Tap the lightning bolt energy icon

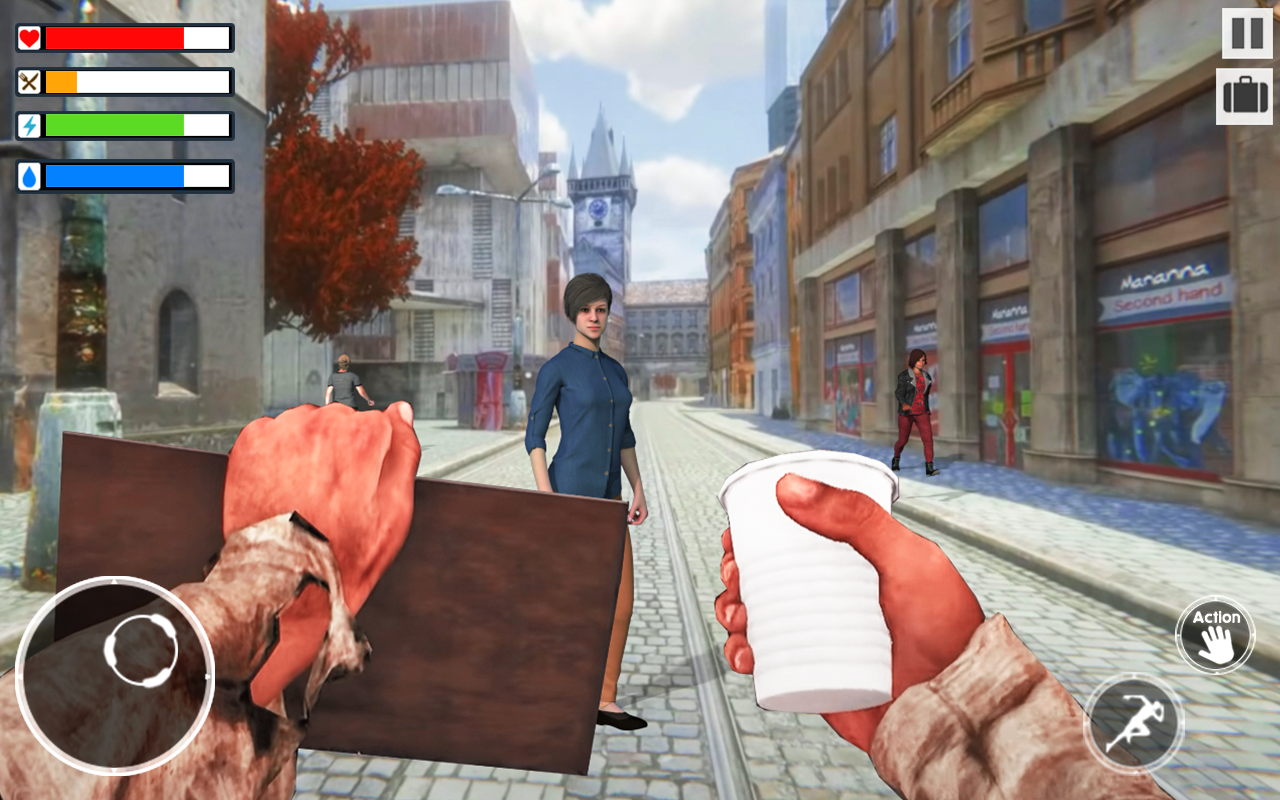(30, 124)
